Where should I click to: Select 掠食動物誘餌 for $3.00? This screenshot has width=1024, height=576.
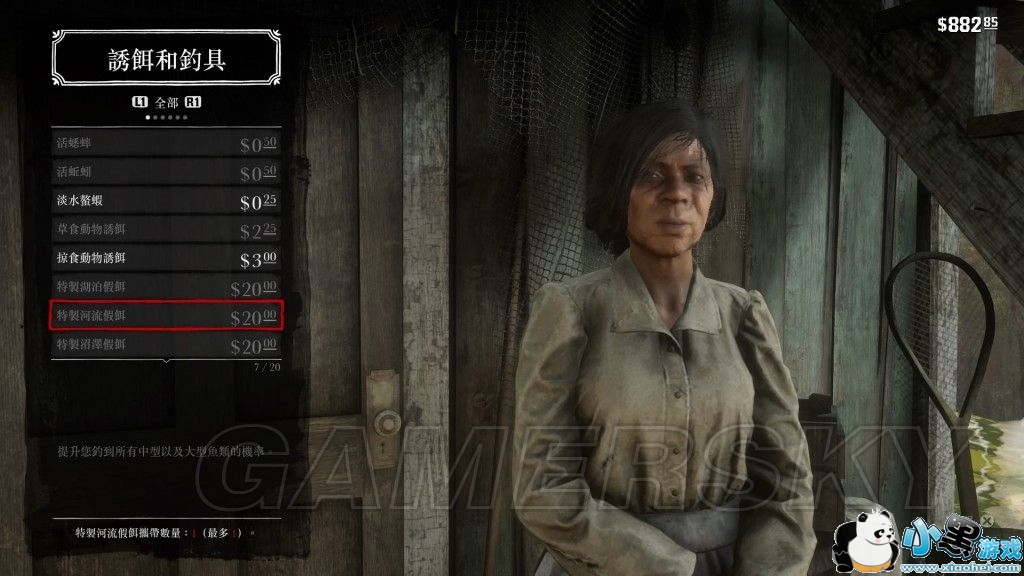click(166, 258)
